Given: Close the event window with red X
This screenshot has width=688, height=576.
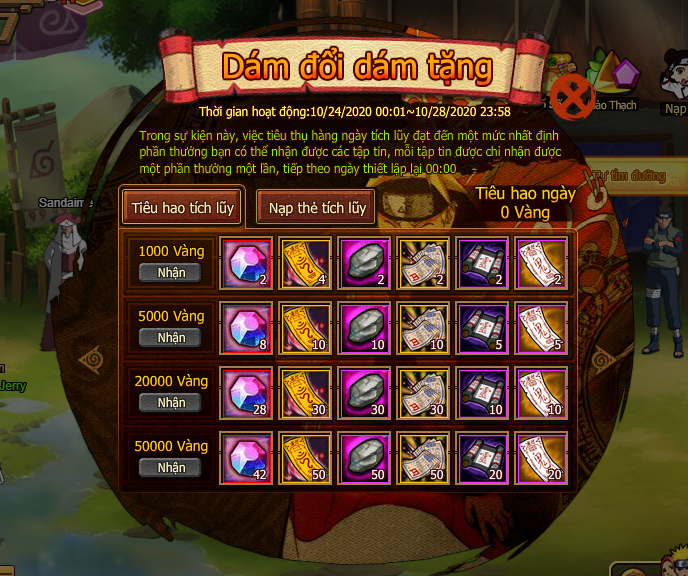Looking at the screenshot, I should [573, 96].
